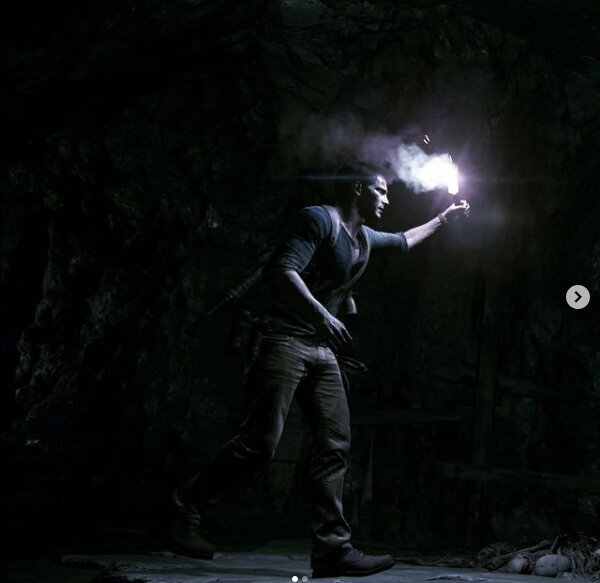
Task: Jump to the second carousel dot
Action: click(x=305, y=579)
